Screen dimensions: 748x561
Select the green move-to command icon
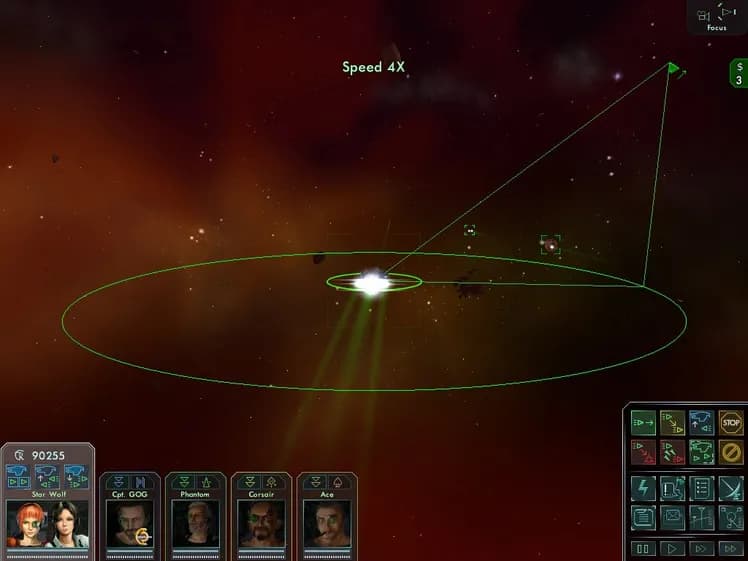coord(644,423)
